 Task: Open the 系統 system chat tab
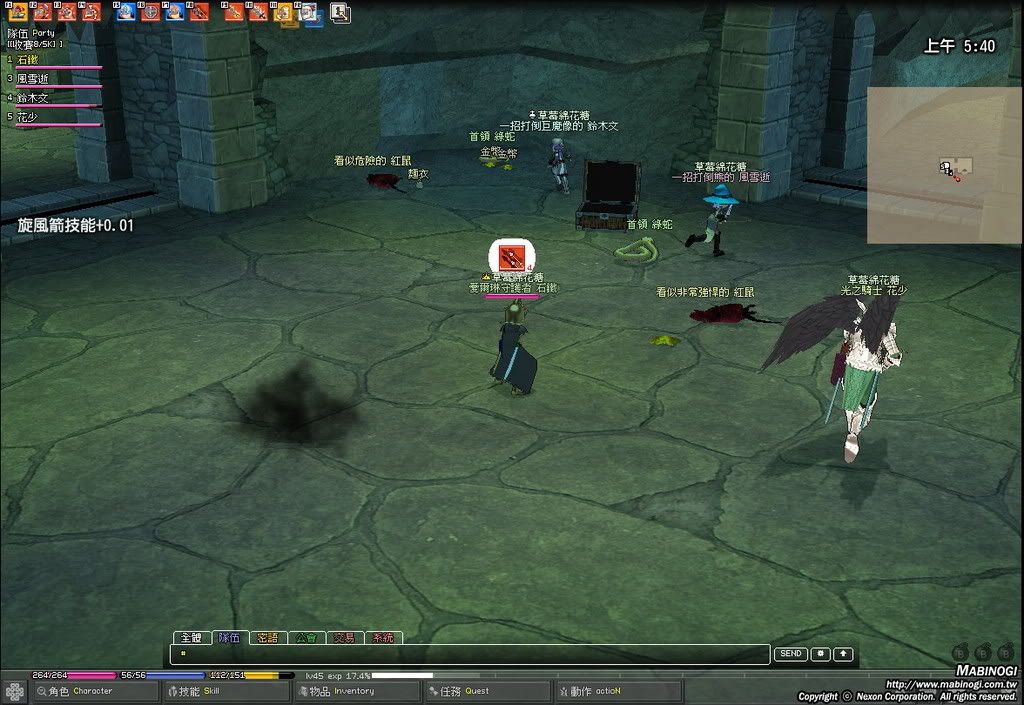click(x=383, y=637)
